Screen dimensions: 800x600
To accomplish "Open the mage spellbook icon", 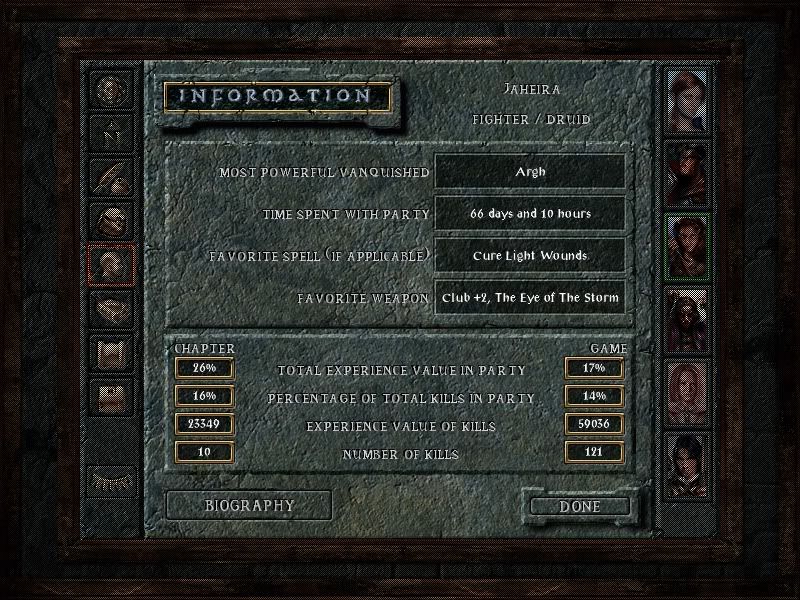I will click(109, 306).
